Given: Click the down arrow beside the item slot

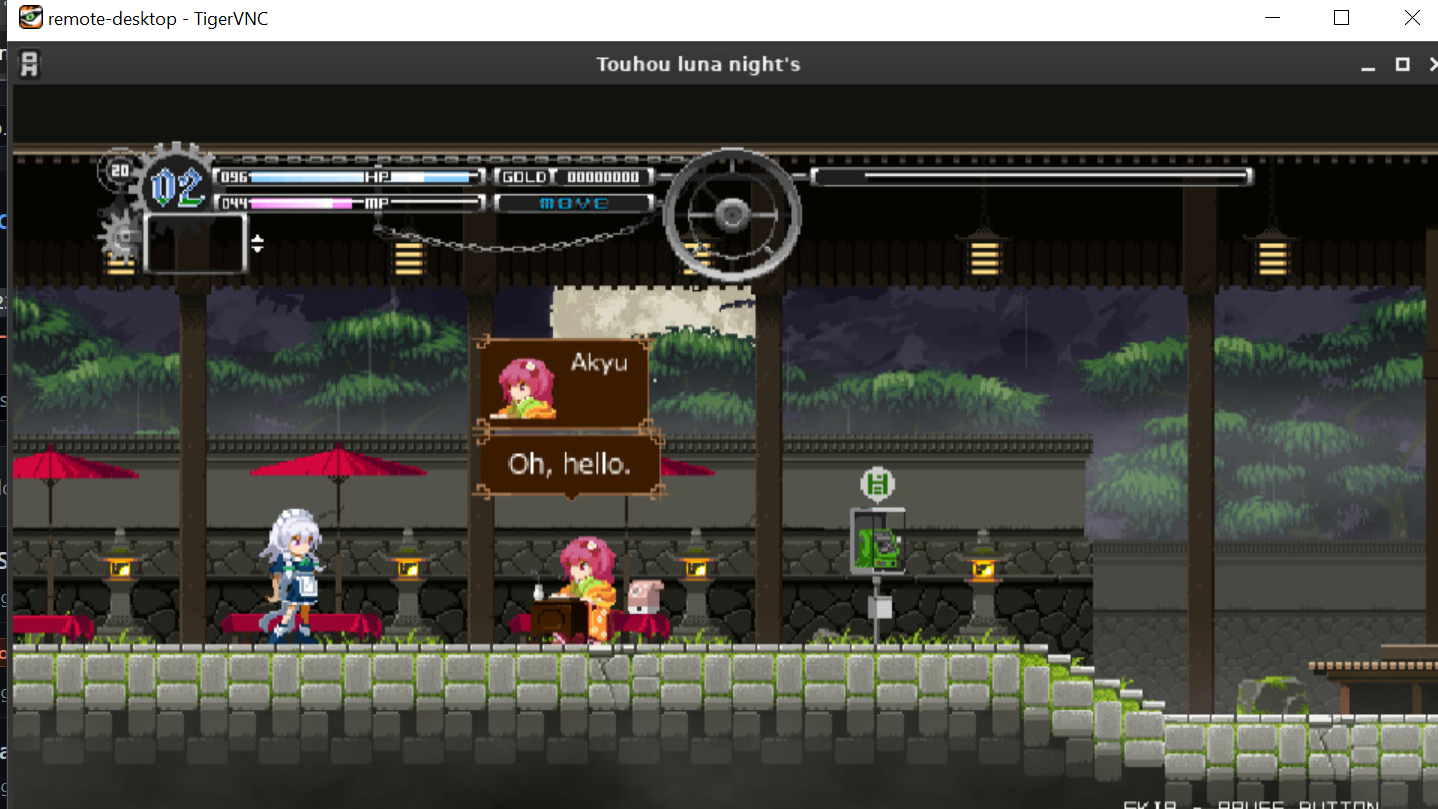Looking at the screenshot, I should tap(258, 249).
